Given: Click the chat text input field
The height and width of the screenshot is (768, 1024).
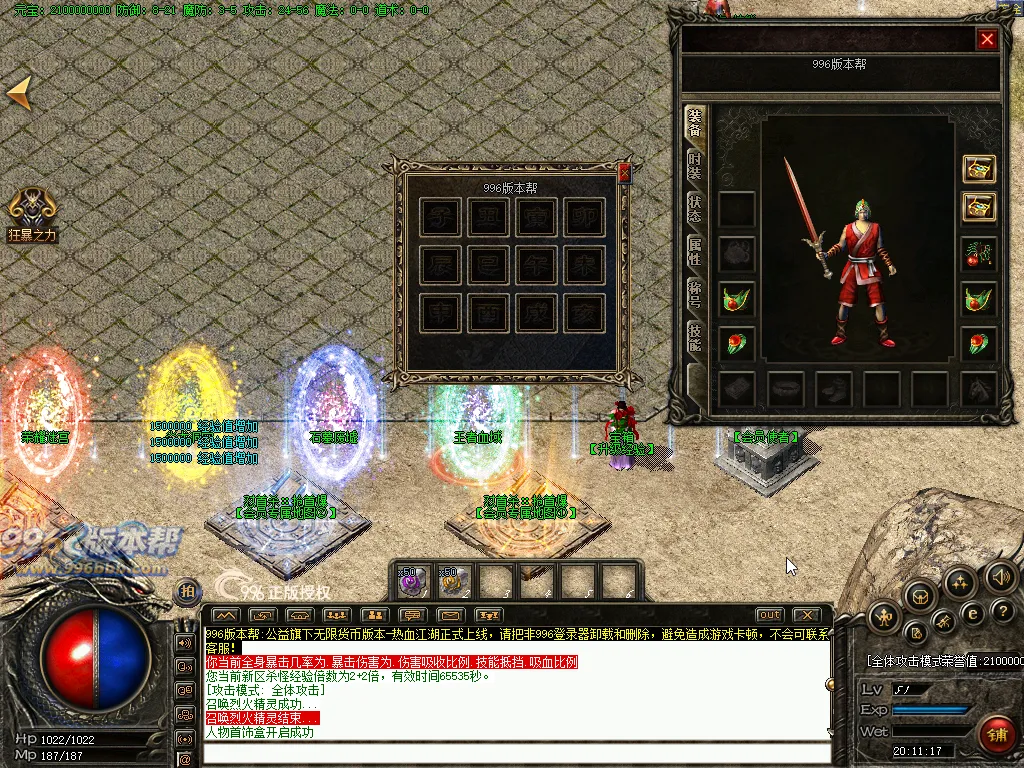Looking at the screenshot, I should coord(515,753).
